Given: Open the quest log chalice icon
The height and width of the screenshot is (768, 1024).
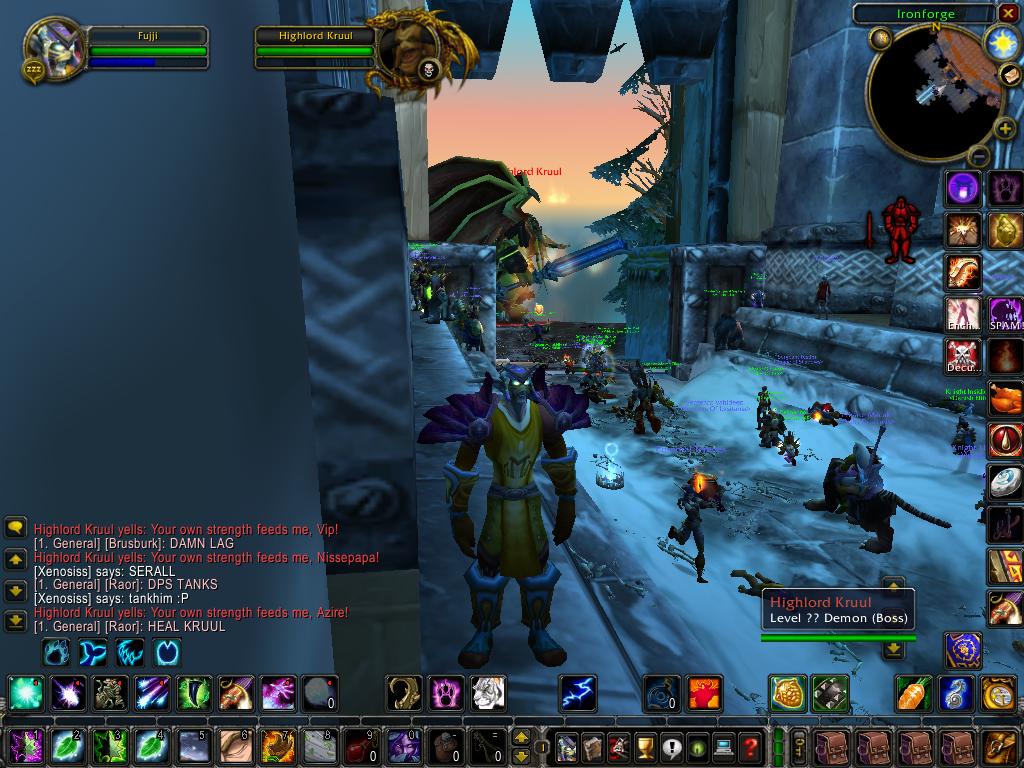Looking at the screenshot, I should point(645,746).
